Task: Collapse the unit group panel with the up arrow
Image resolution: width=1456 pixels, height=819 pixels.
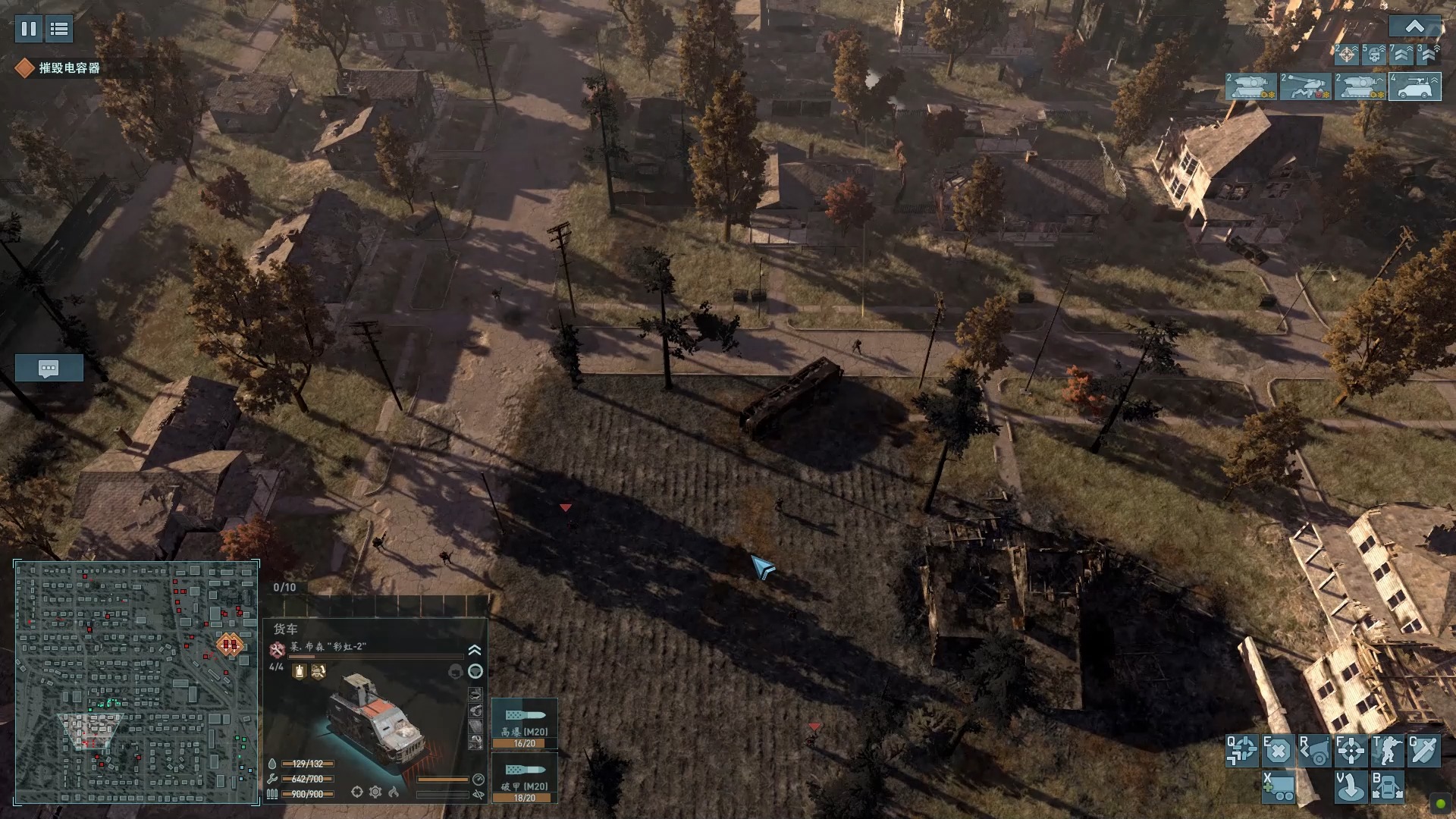Action: [x=1414, y=27]
